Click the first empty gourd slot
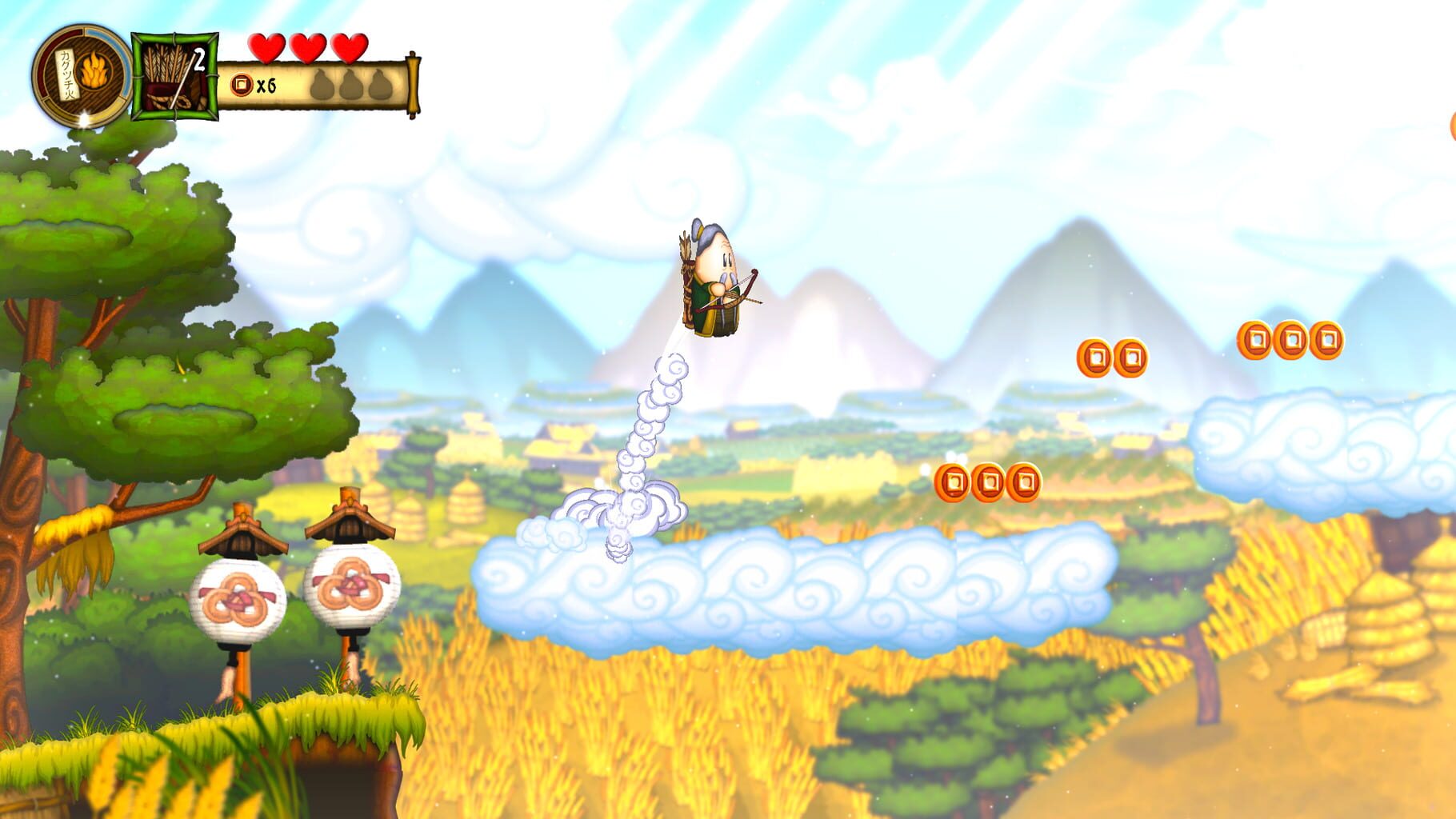Viewport: 1456px width, 819px height. tap(322, 85)
